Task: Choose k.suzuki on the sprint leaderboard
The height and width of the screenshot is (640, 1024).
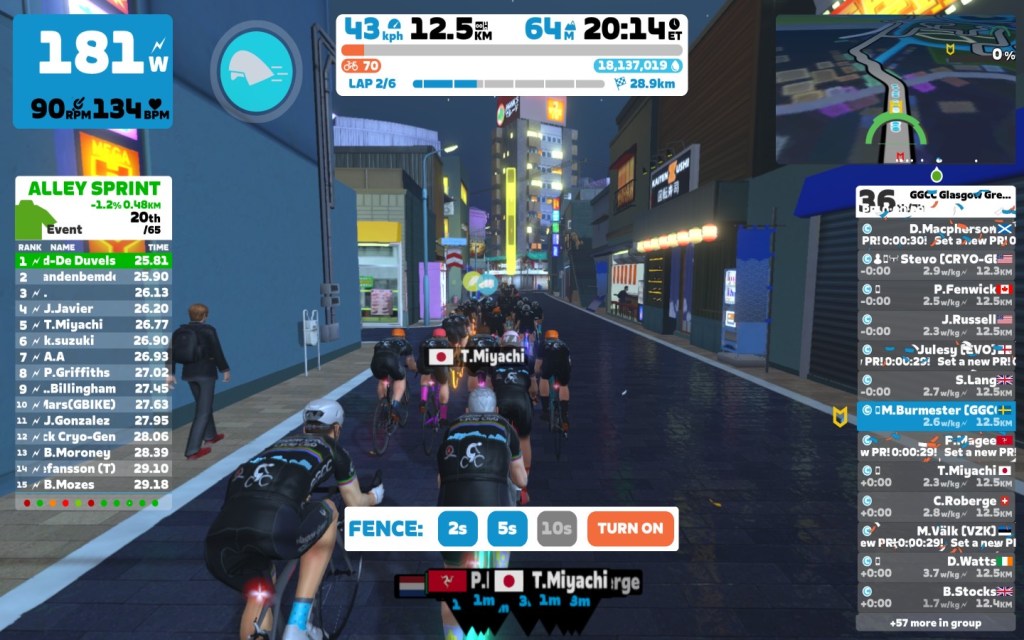Action: point(93,340)
